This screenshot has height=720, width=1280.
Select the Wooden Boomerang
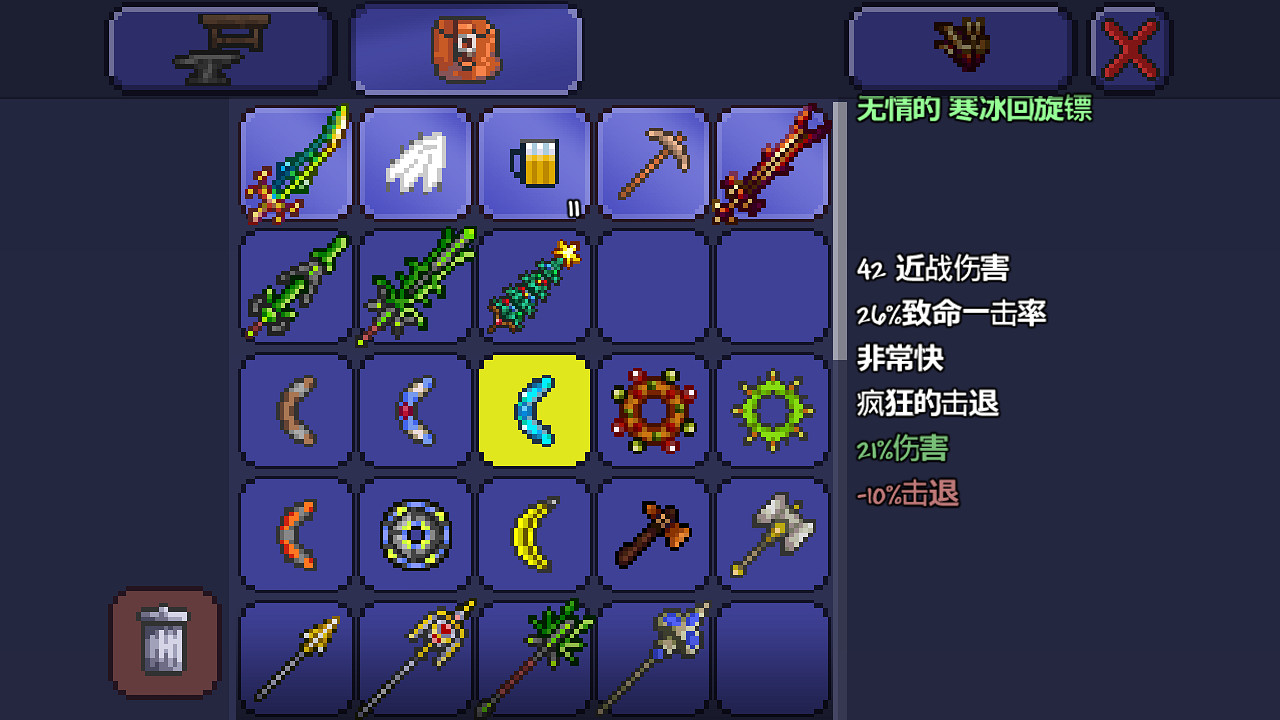[x=295, y=410]
